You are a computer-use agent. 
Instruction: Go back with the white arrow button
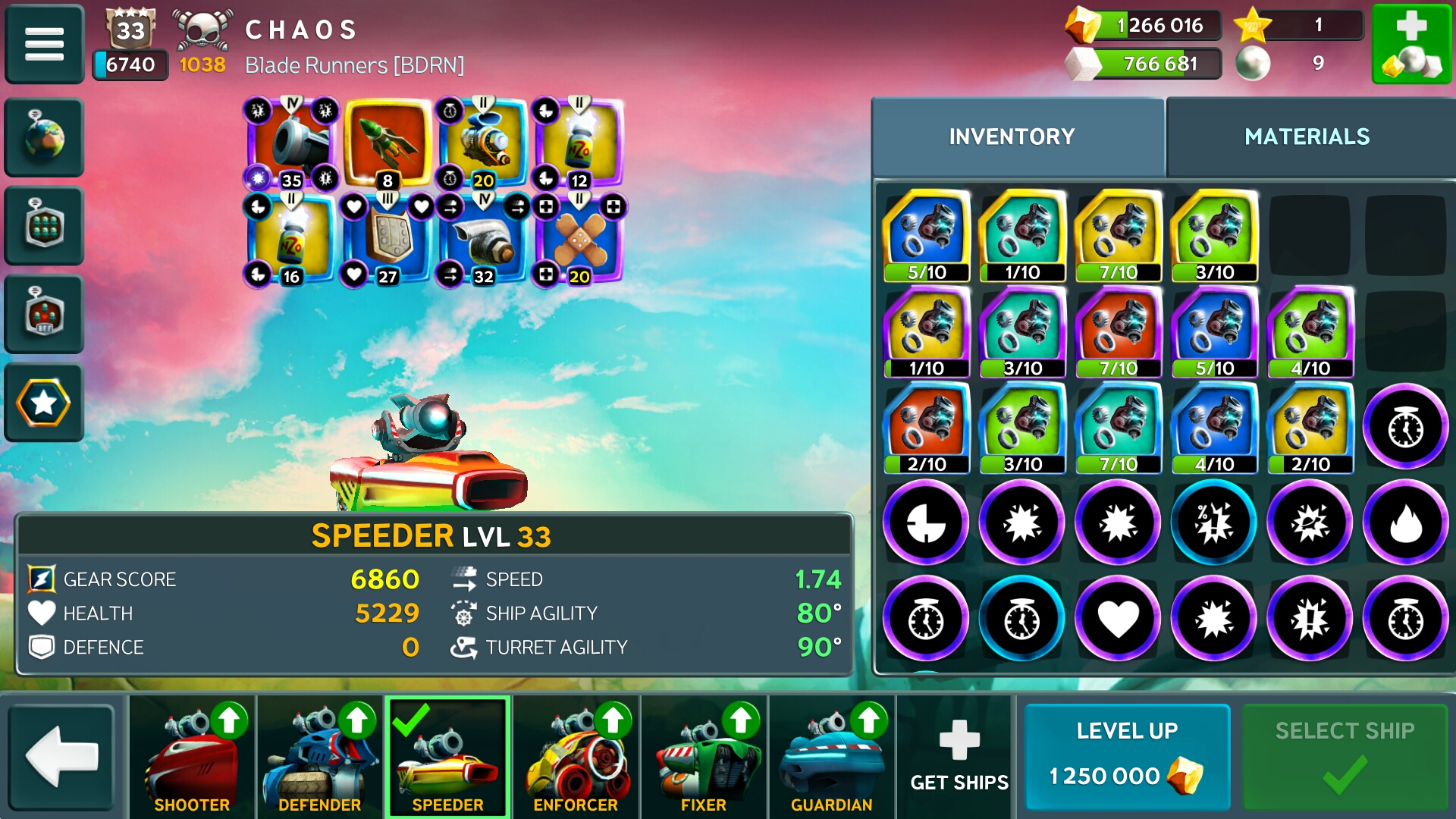62,756
